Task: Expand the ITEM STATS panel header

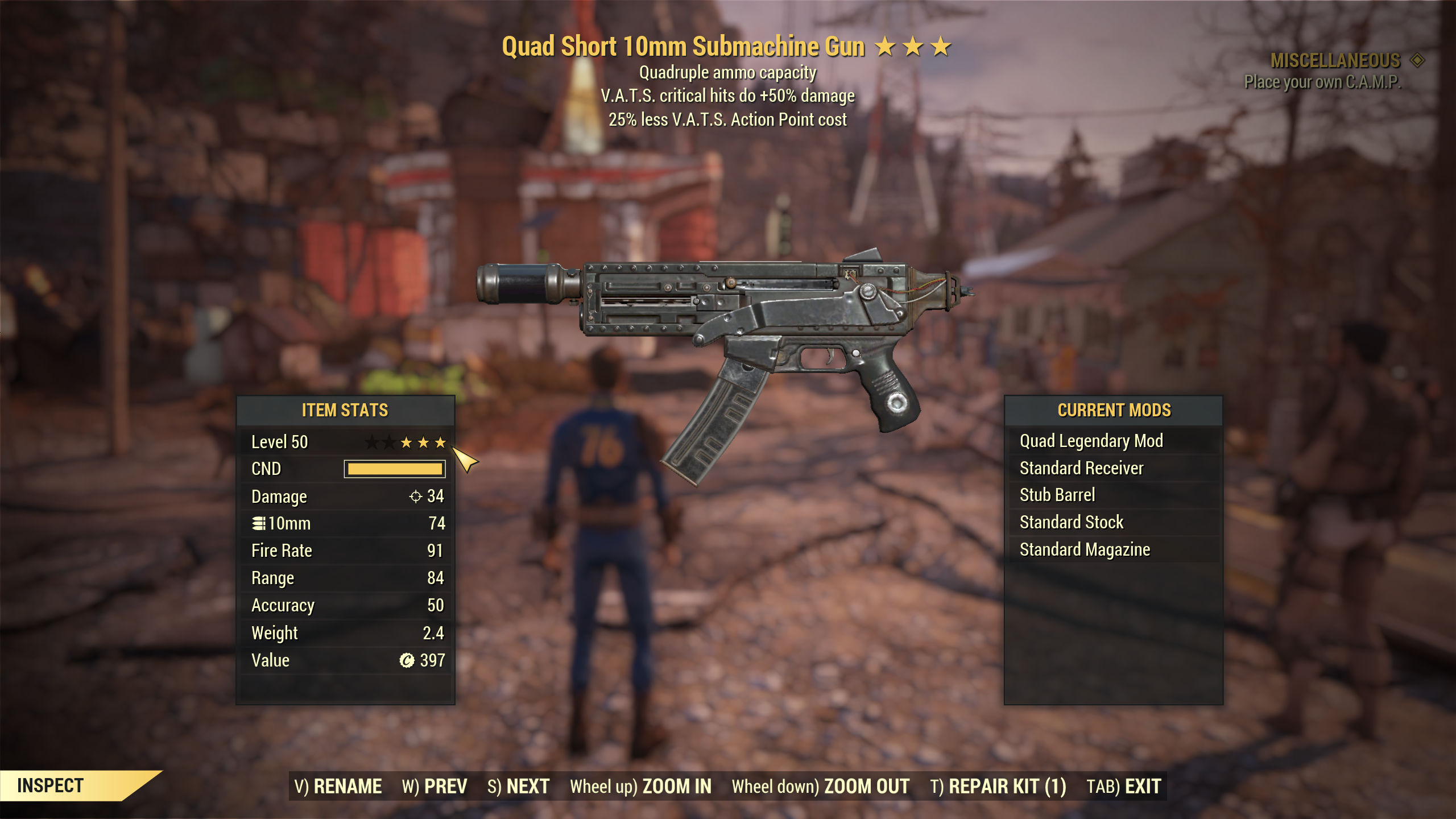Action: [x=346, y=409]
